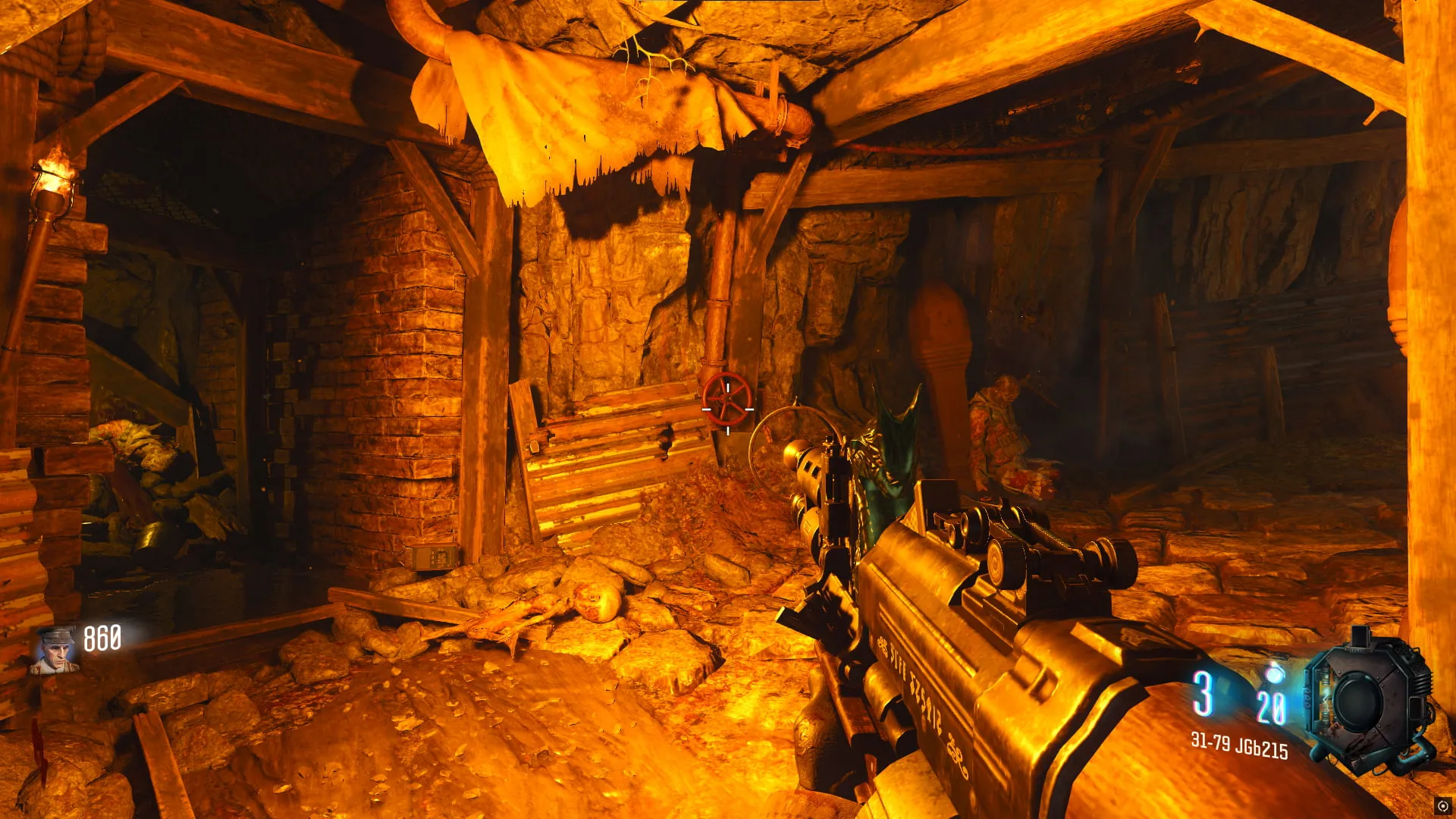Open the small target overlay icon in the corner
Viewport: 1456px width, 819px height.
(1442, 806)
